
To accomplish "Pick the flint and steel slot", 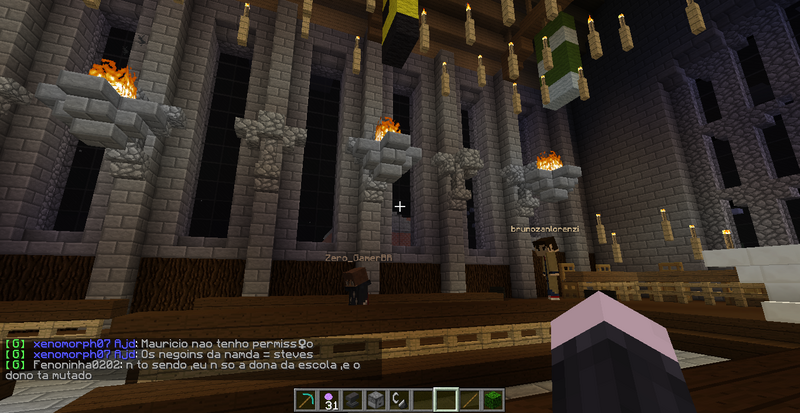I will pos(397,400).
